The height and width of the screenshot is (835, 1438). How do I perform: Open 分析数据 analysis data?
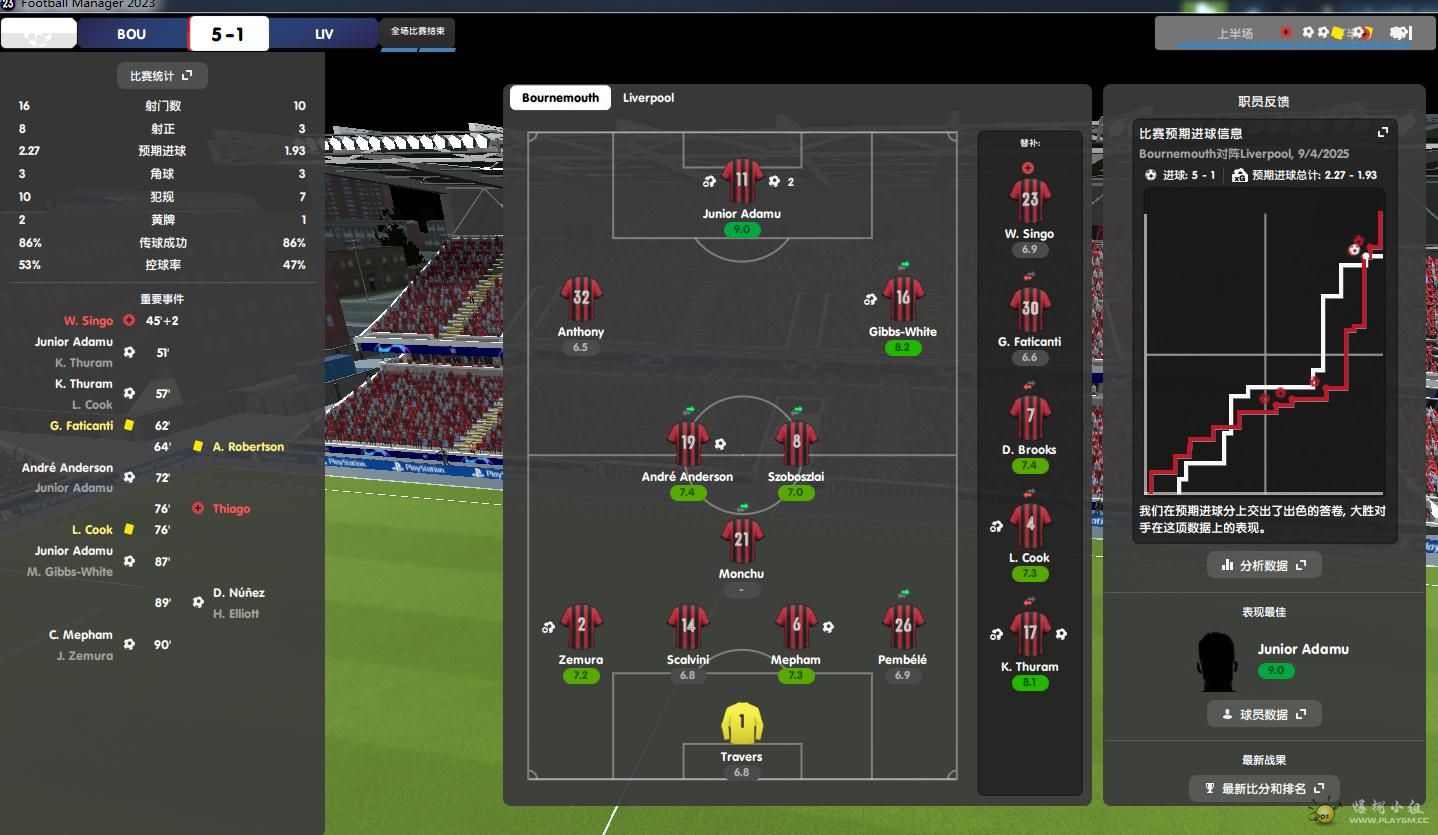coord(1264,565)
